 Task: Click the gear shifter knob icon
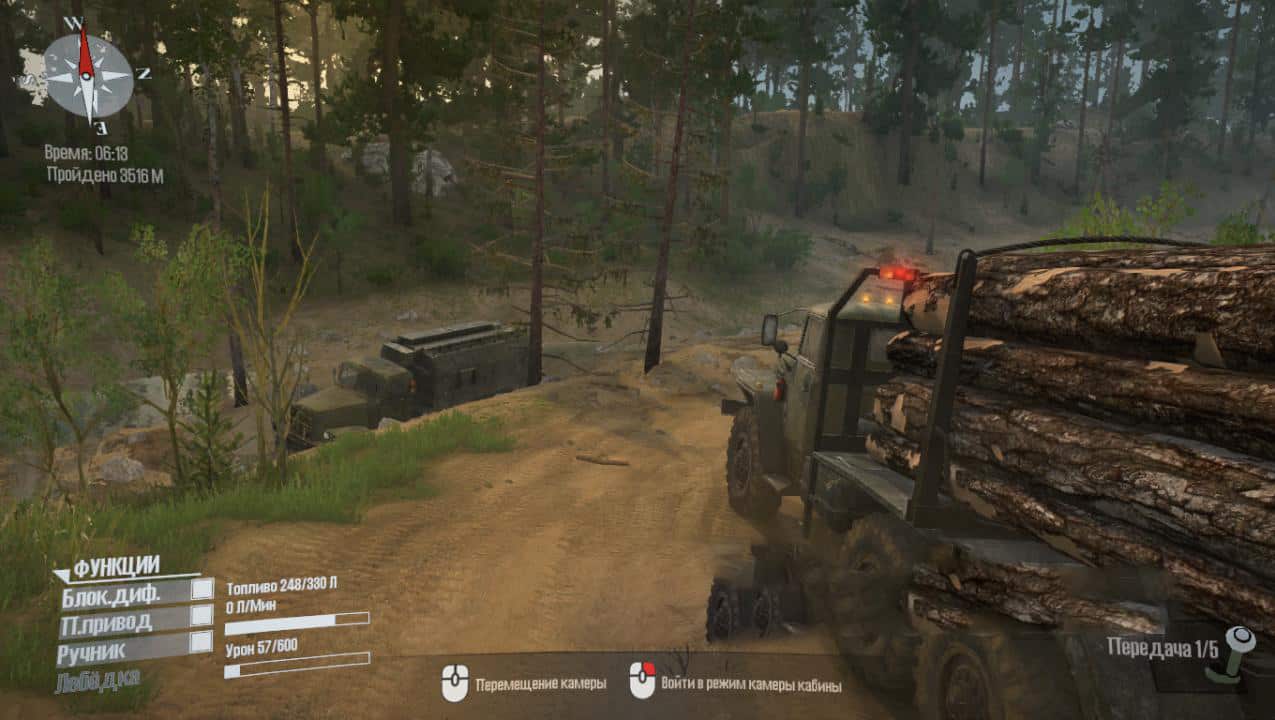point(1238,652)
